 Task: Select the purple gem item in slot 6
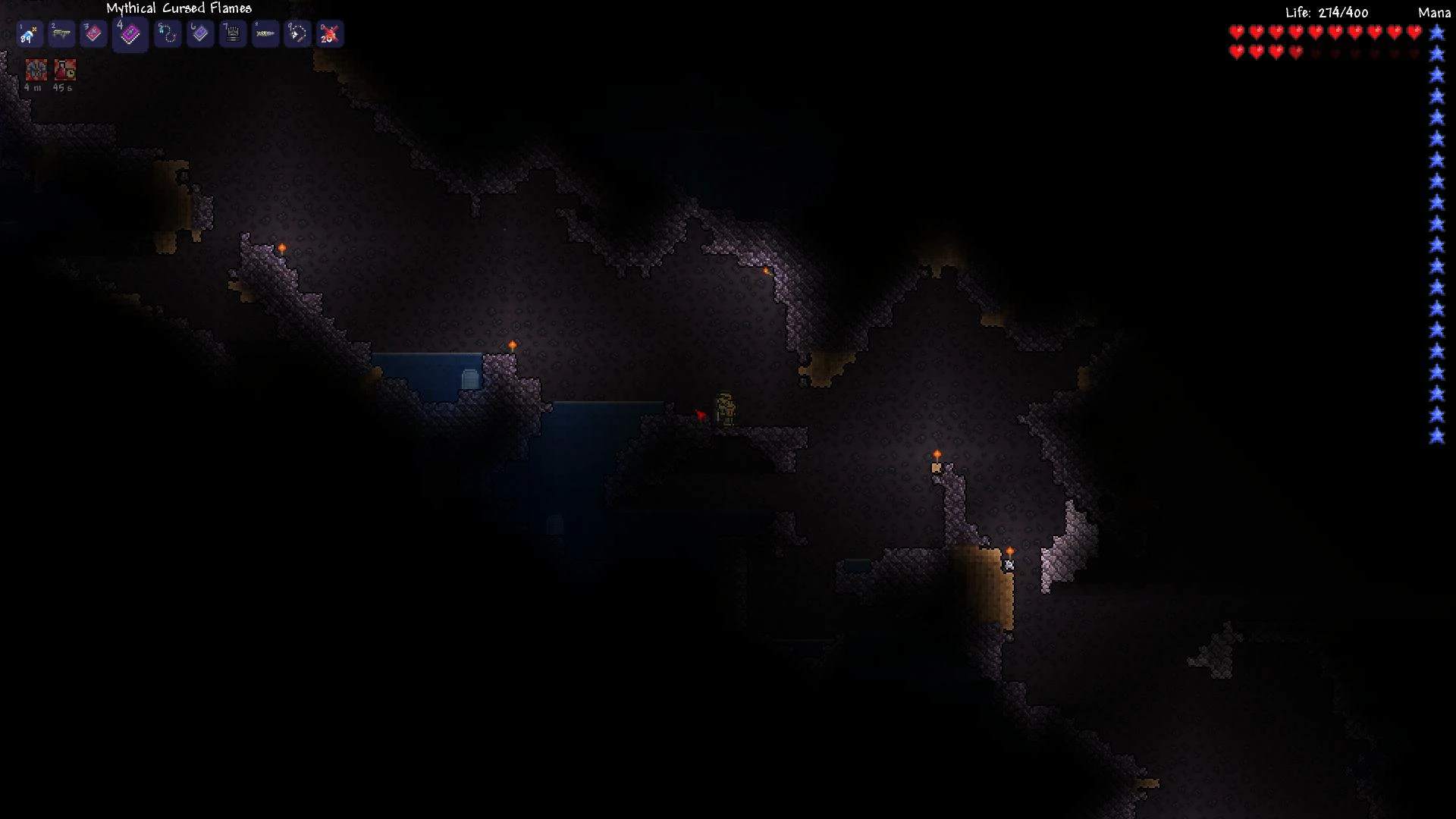(200, 33)
